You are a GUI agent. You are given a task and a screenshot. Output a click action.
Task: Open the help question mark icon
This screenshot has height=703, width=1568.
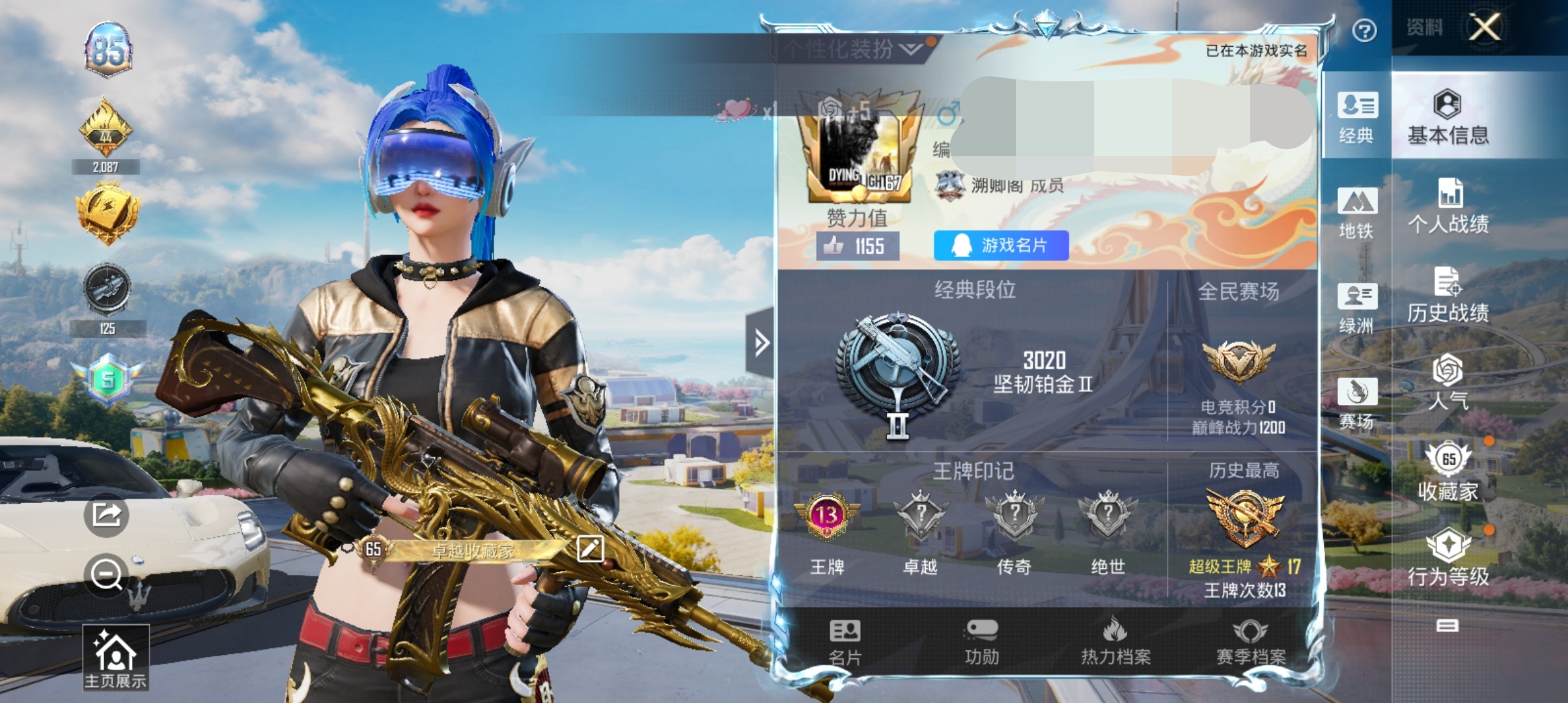pyautogui.click(x=1364, y=31)
